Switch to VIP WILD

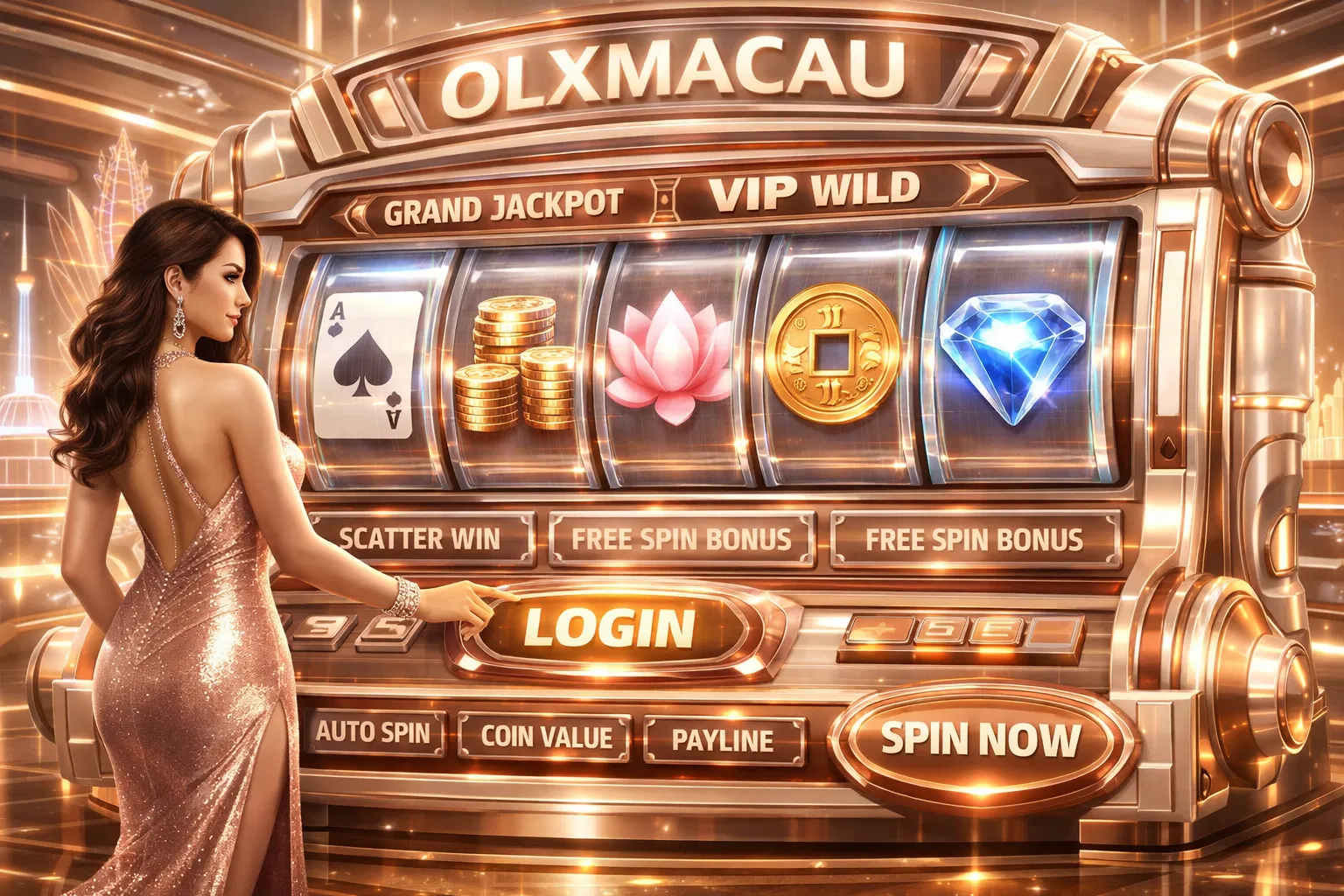(x=814, y=191)
